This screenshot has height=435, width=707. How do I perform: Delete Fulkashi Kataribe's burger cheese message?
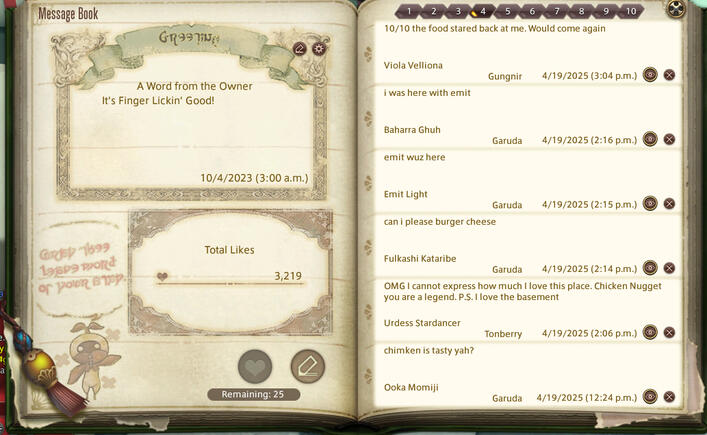[x=669, y=268]
